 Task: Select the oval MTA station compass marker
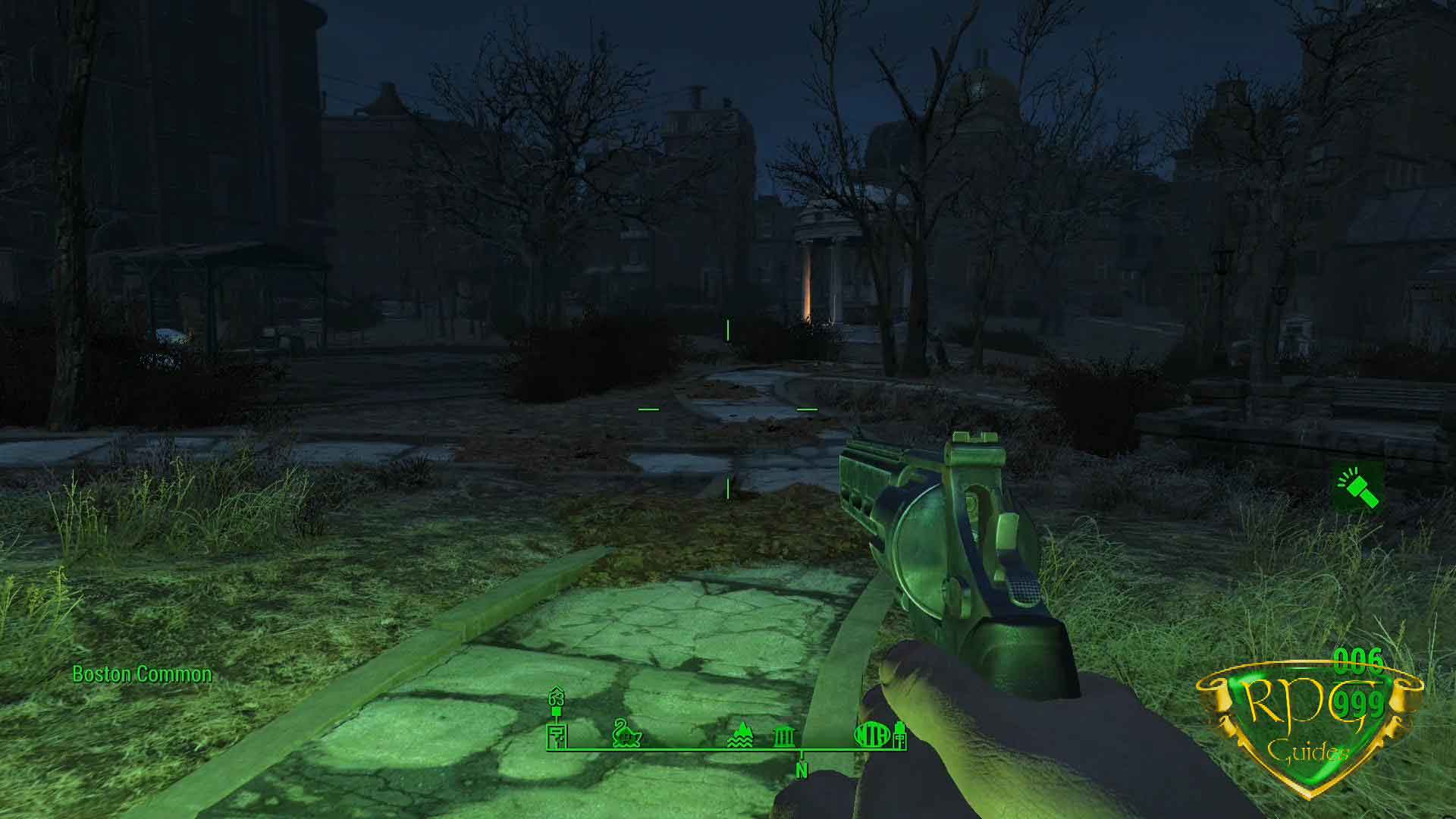click(872, 734)
